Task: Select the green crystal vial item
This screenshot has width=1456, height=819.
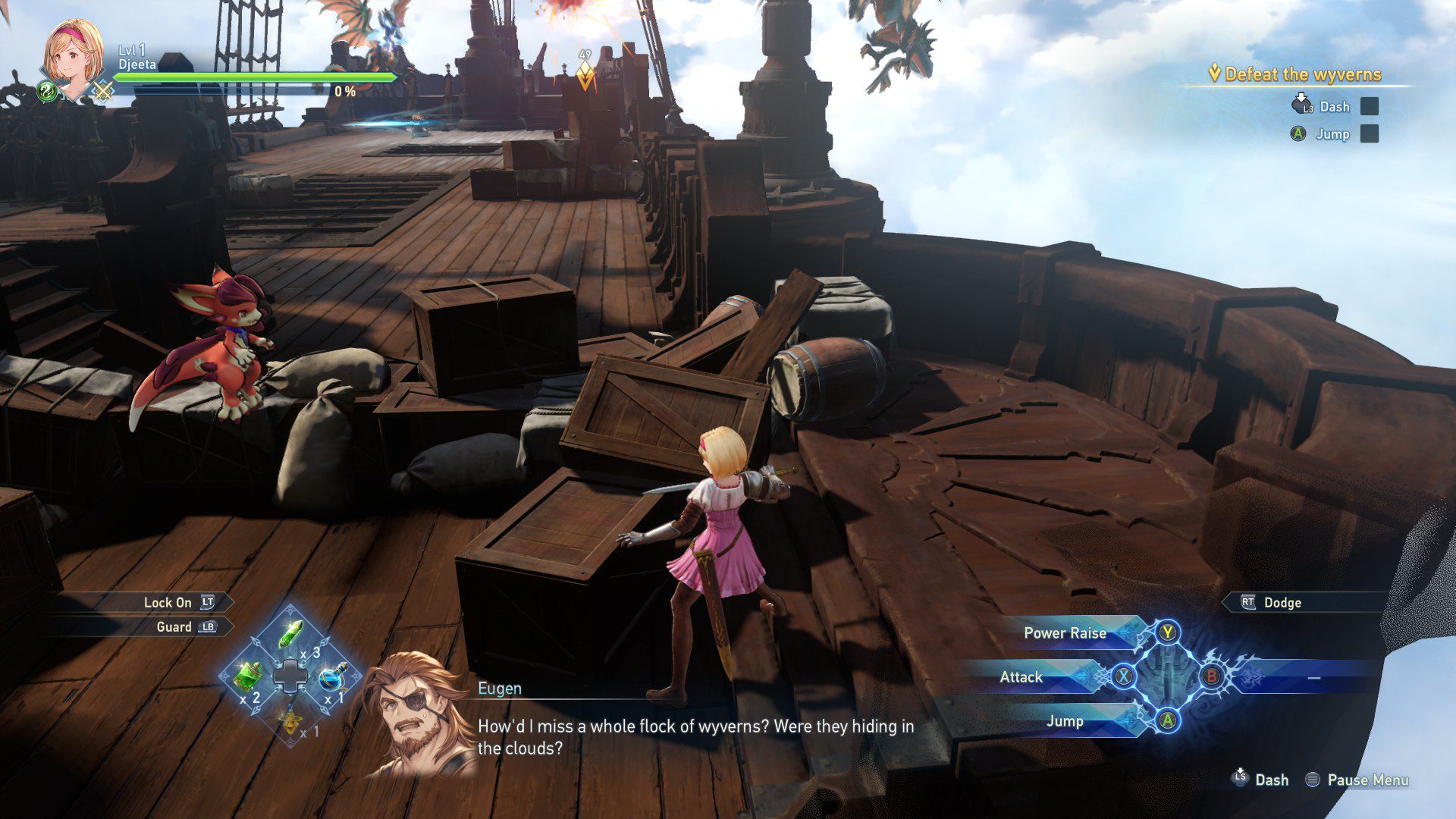Action: [x=290, y=634]
